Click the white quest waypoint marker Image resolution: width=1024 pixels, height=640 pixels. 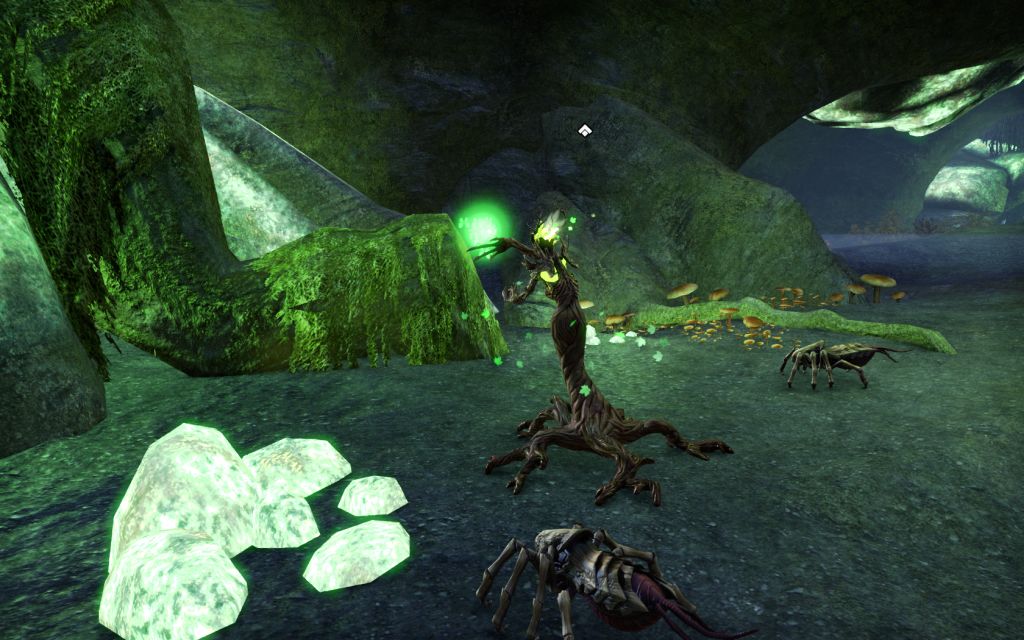click(584, 129)
